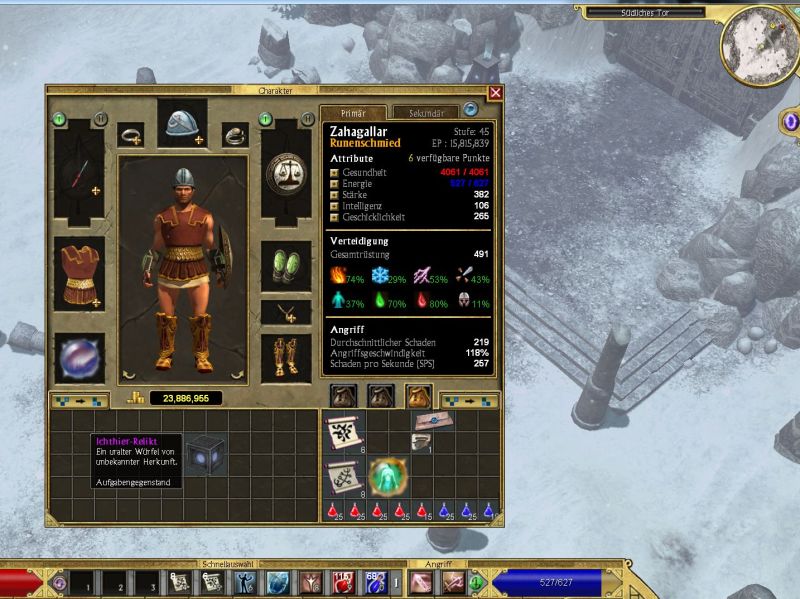Viewport: 800px width, 599px height.
Task: Open the first inventory bag
Action: coord(344,398)
